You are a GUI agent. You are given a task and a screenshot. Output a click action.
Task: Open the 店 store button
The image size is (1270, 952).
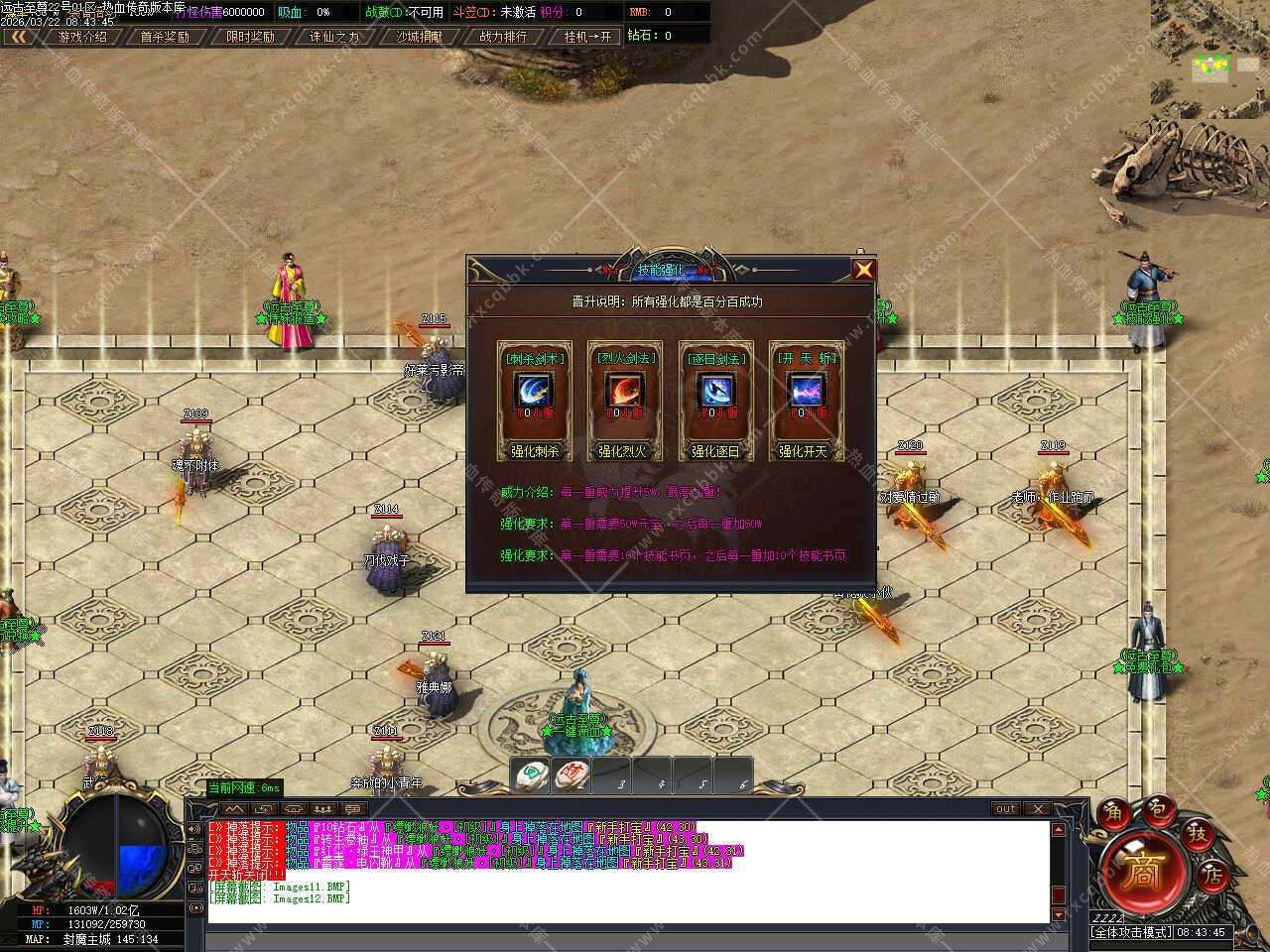(x=1212, y=875)
